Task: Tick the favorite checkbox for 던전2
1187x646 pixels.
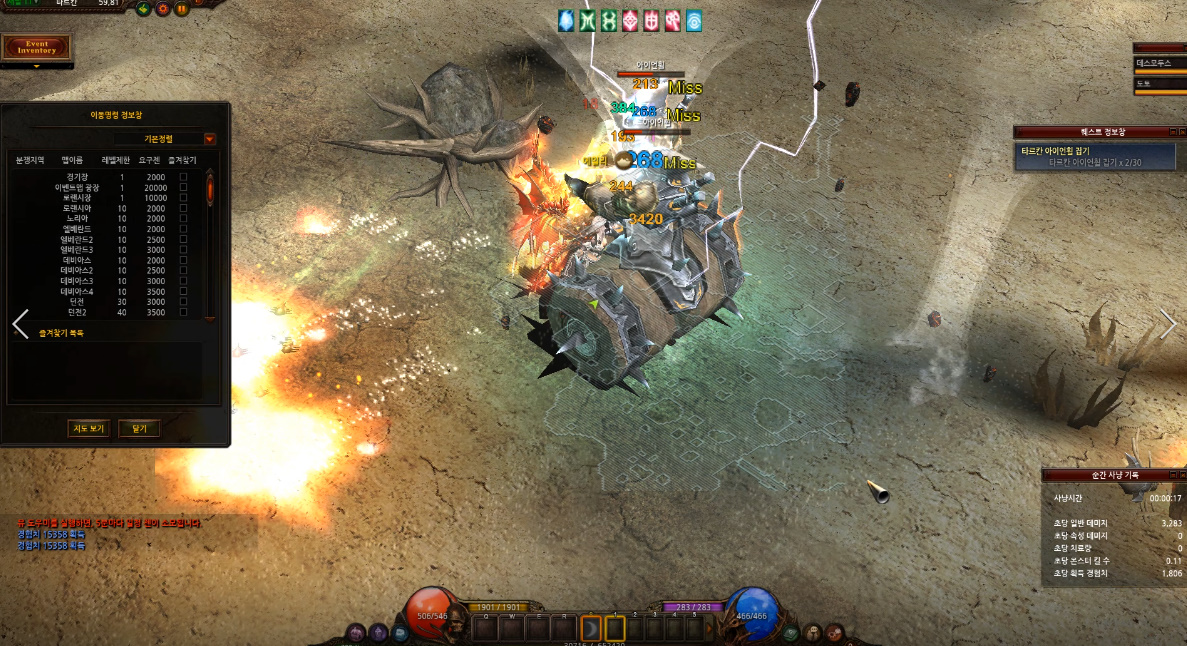Action: pos(183,313)
